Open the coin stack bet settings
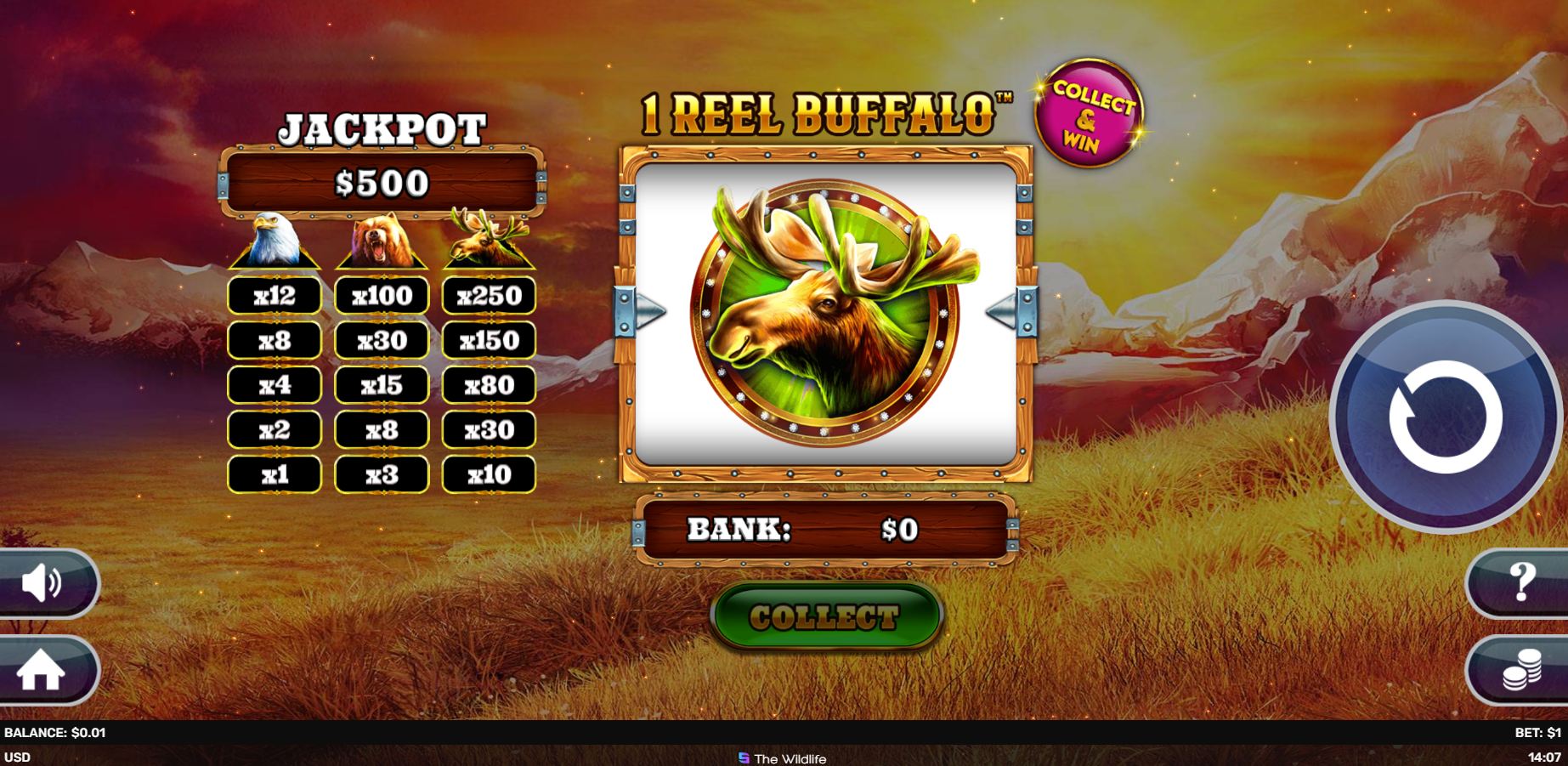1568x766 pixels. 1521,670
